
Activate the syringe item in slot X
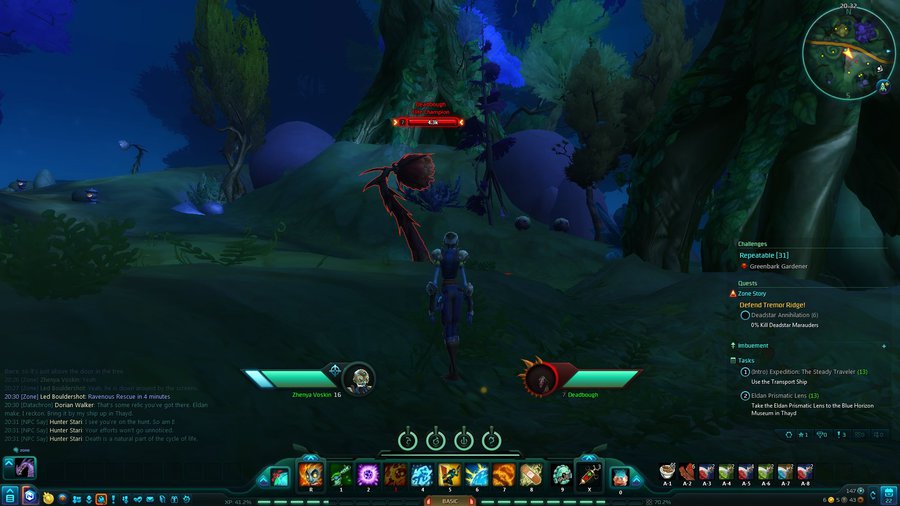(588, 475)
